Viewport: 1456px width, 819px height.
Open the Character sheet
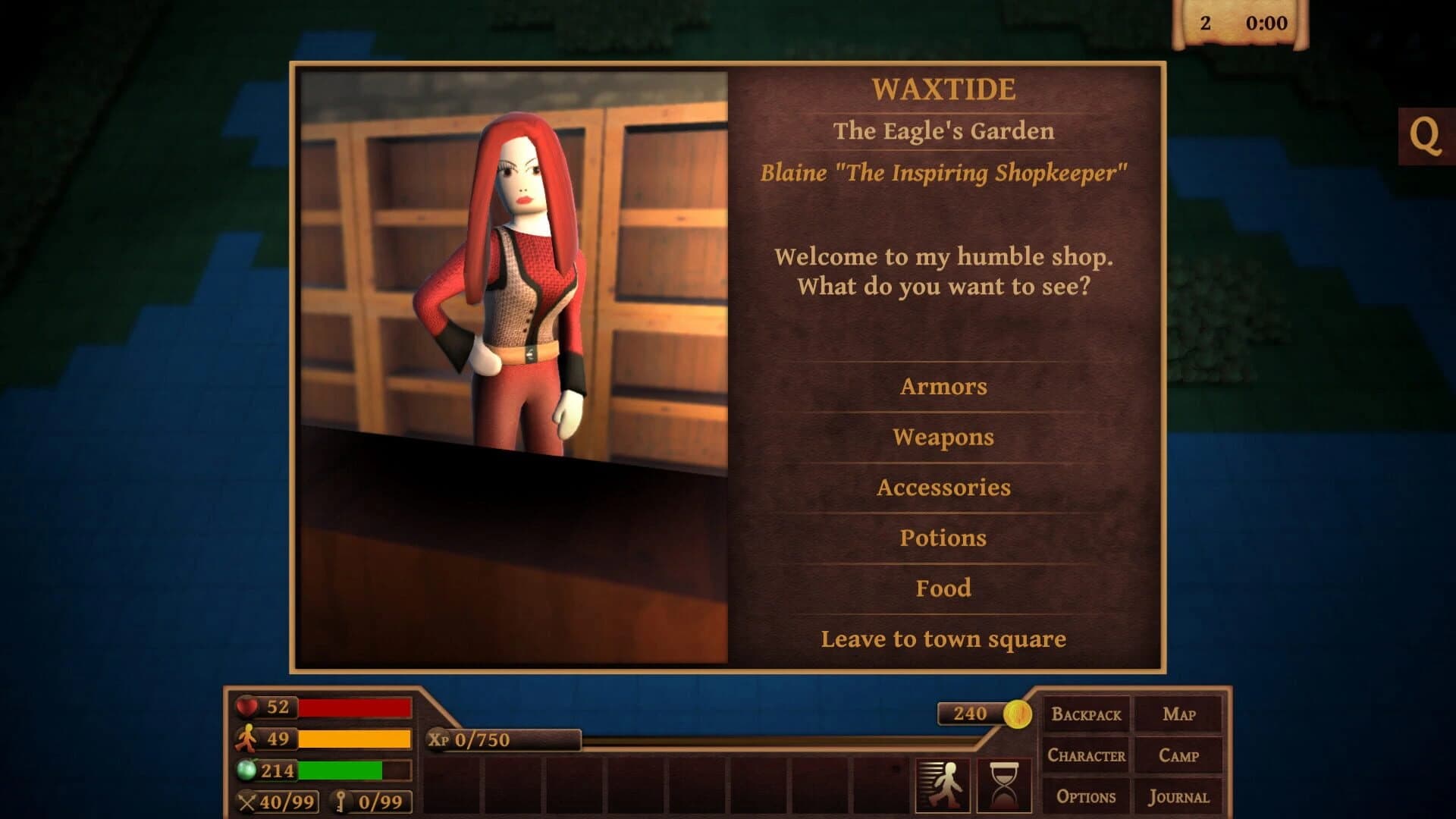1086,755
